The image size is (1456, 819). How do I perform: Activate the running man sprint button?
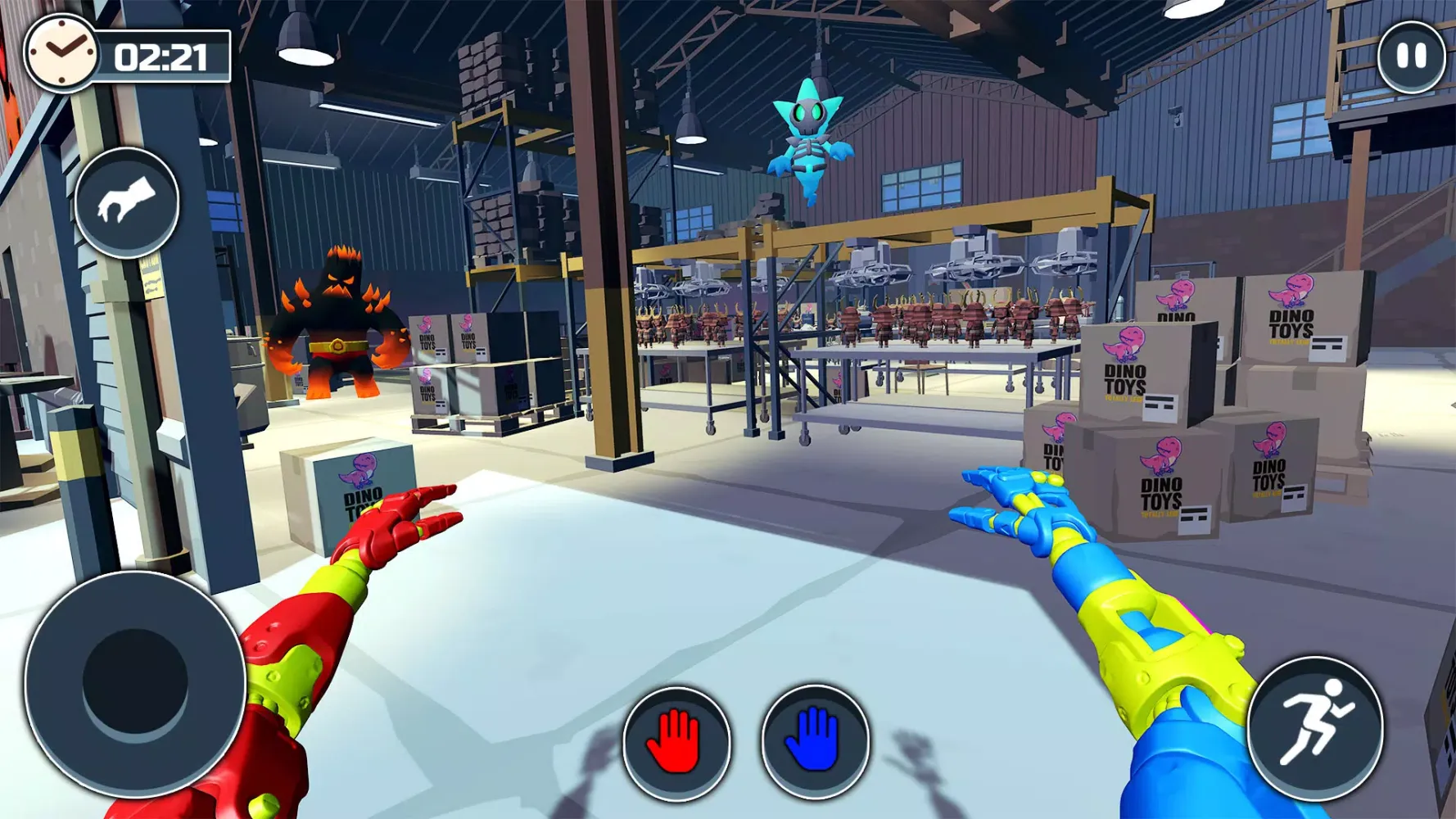click(x=1315, y=727)
